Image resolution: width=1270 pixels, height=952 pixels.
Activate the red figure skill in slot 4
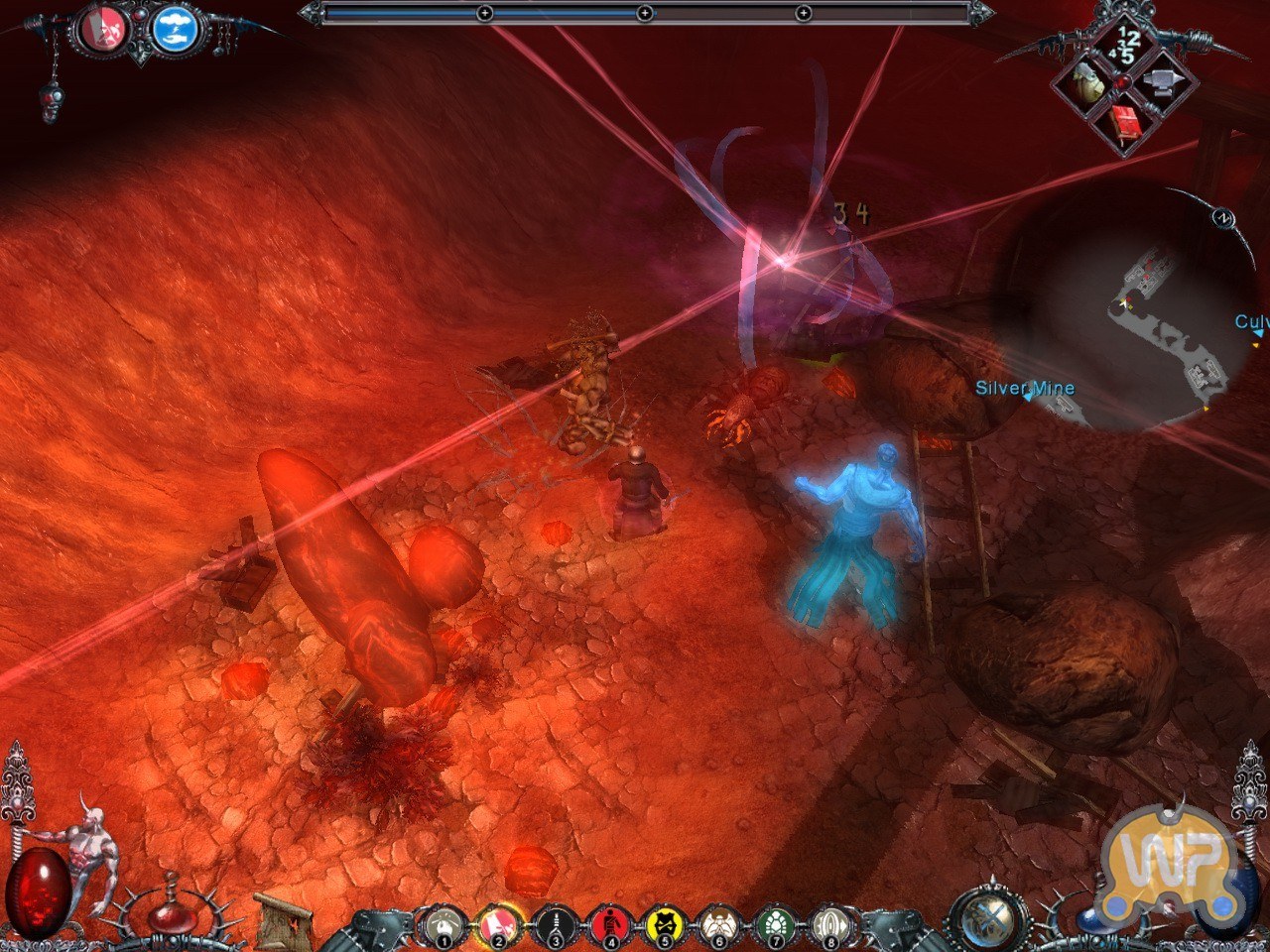608,926
